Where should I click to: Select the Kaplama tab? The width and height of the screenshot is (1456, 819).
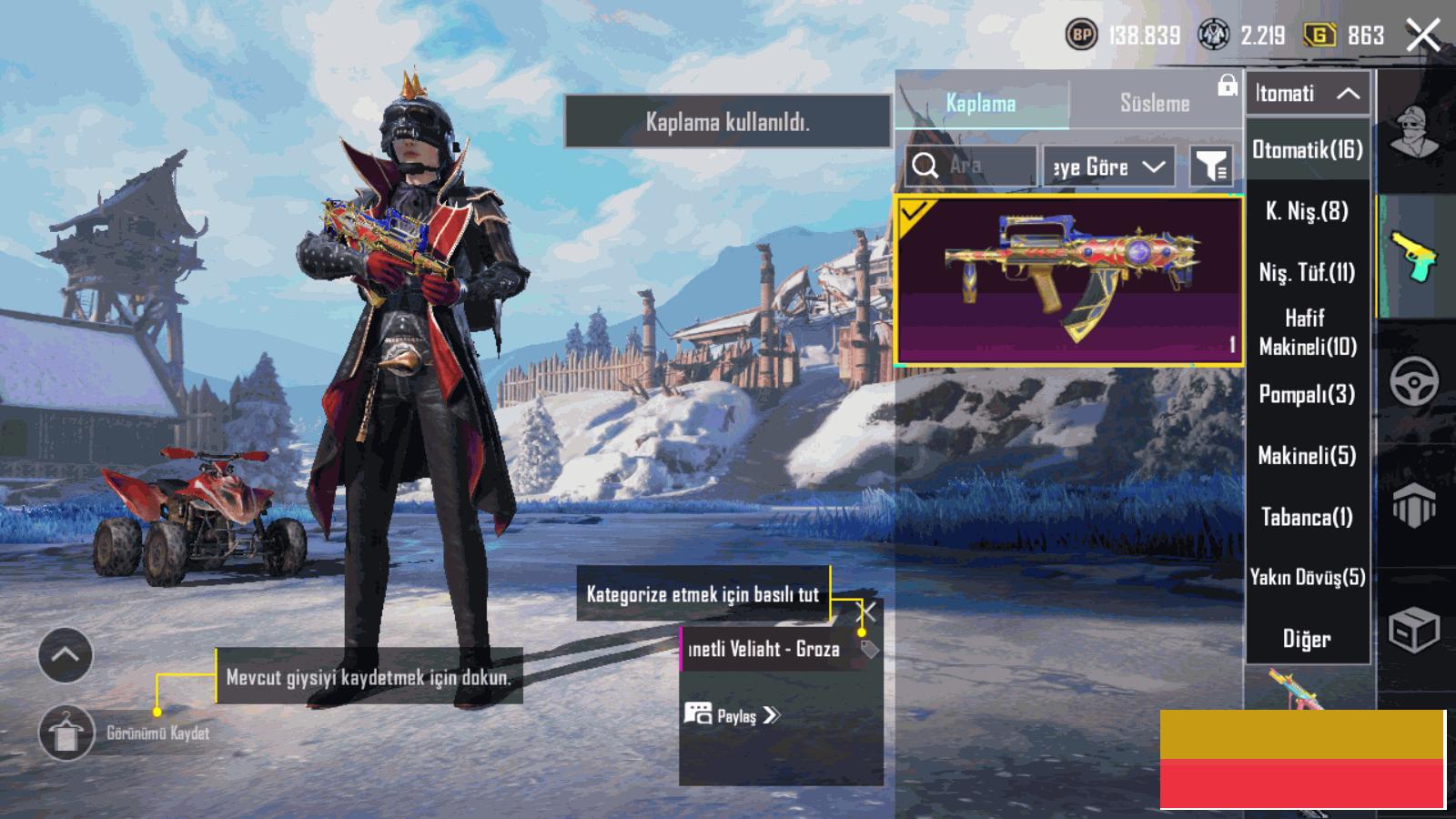(981, 103)
